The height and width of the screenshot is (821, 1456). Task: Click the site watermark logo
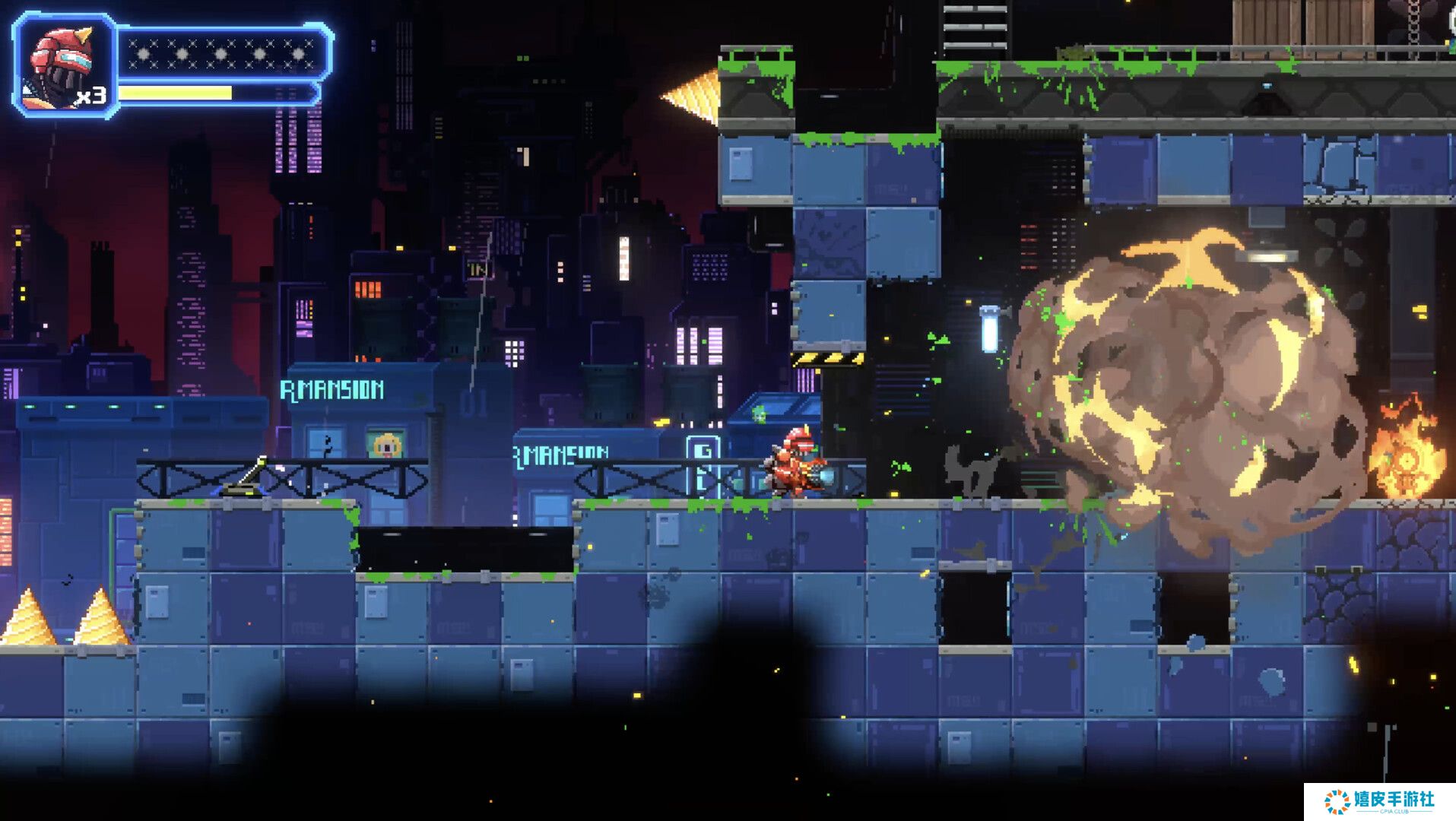tap(1378, 801)
